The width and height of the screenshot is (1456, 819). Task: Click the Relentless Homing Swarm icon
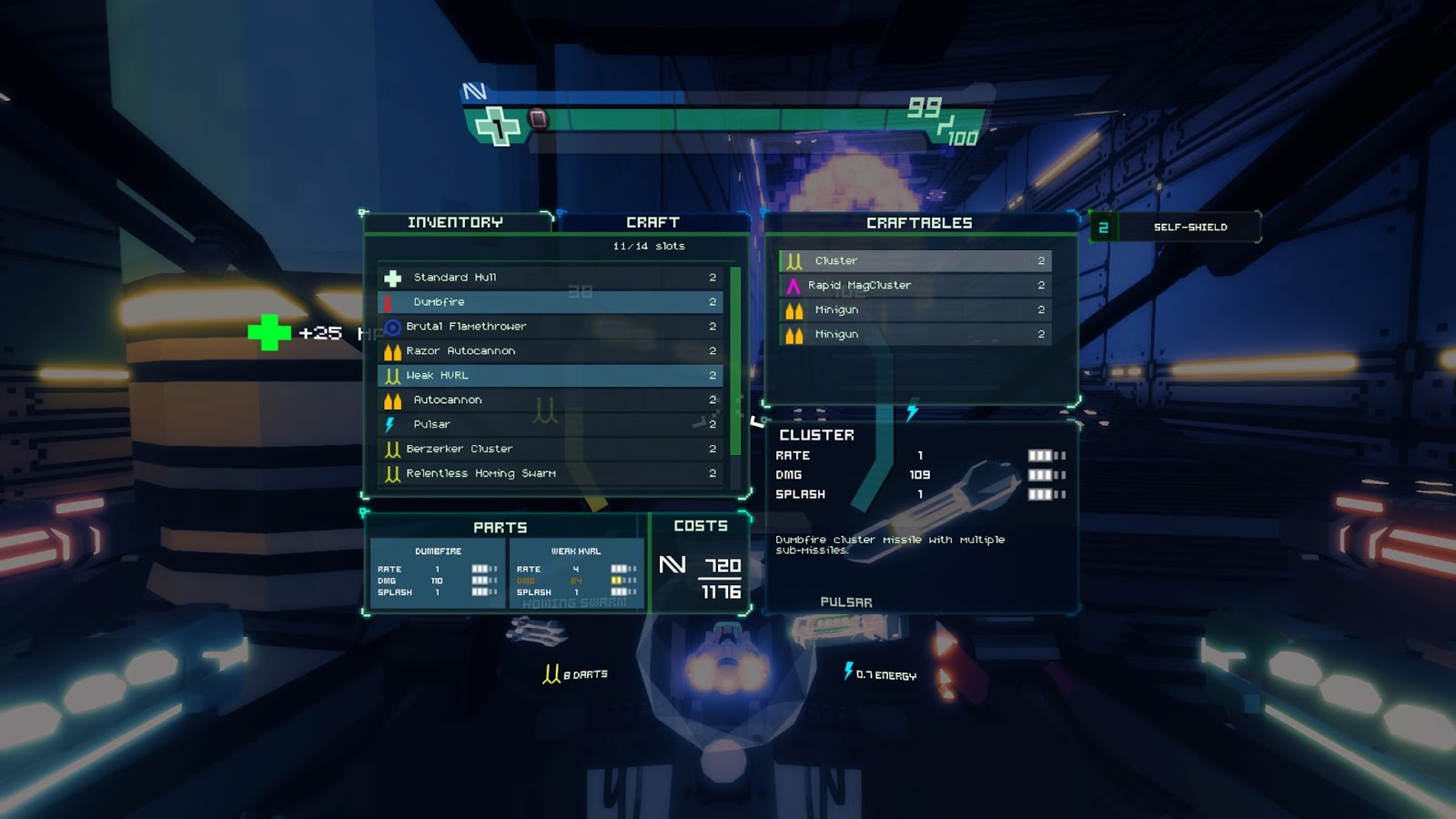(392, 472)
